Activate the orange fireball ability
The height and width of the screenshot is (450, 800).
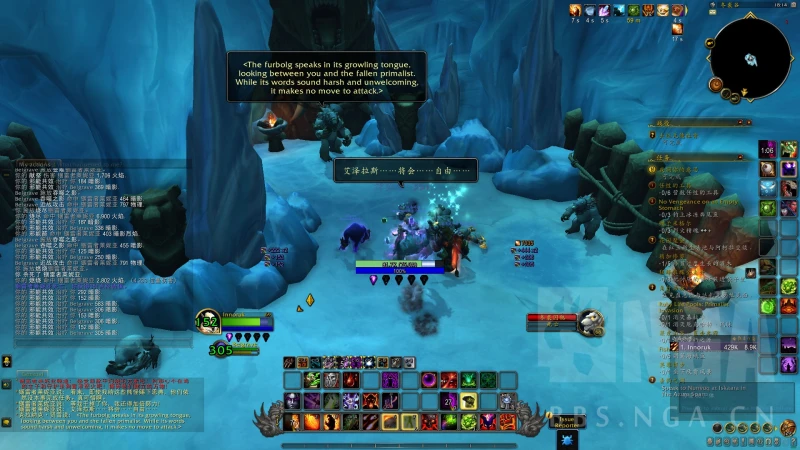click(x=312, y=422)
